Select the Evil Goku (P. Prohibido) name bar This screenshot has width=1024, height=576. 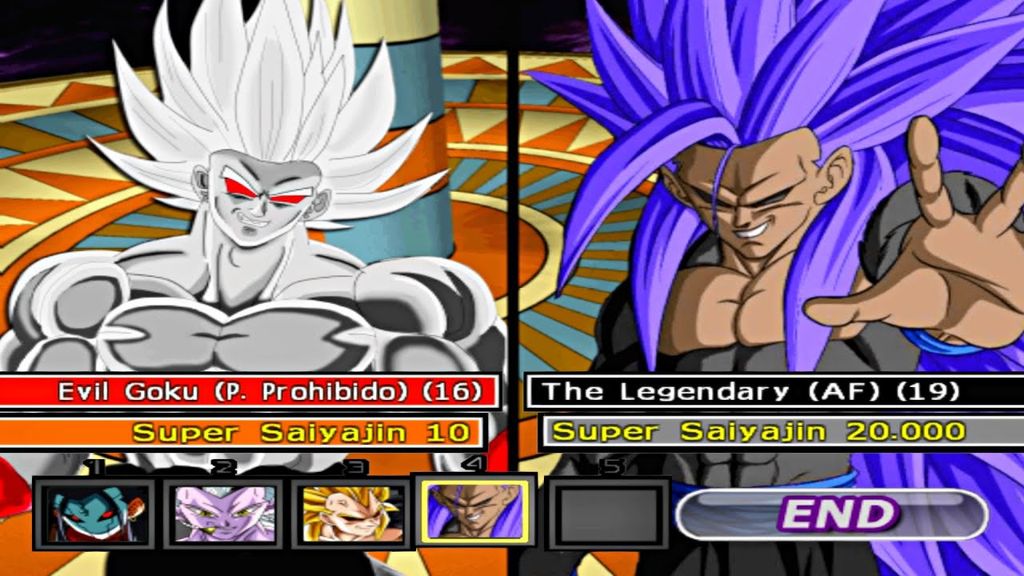[x=248, y=391]
